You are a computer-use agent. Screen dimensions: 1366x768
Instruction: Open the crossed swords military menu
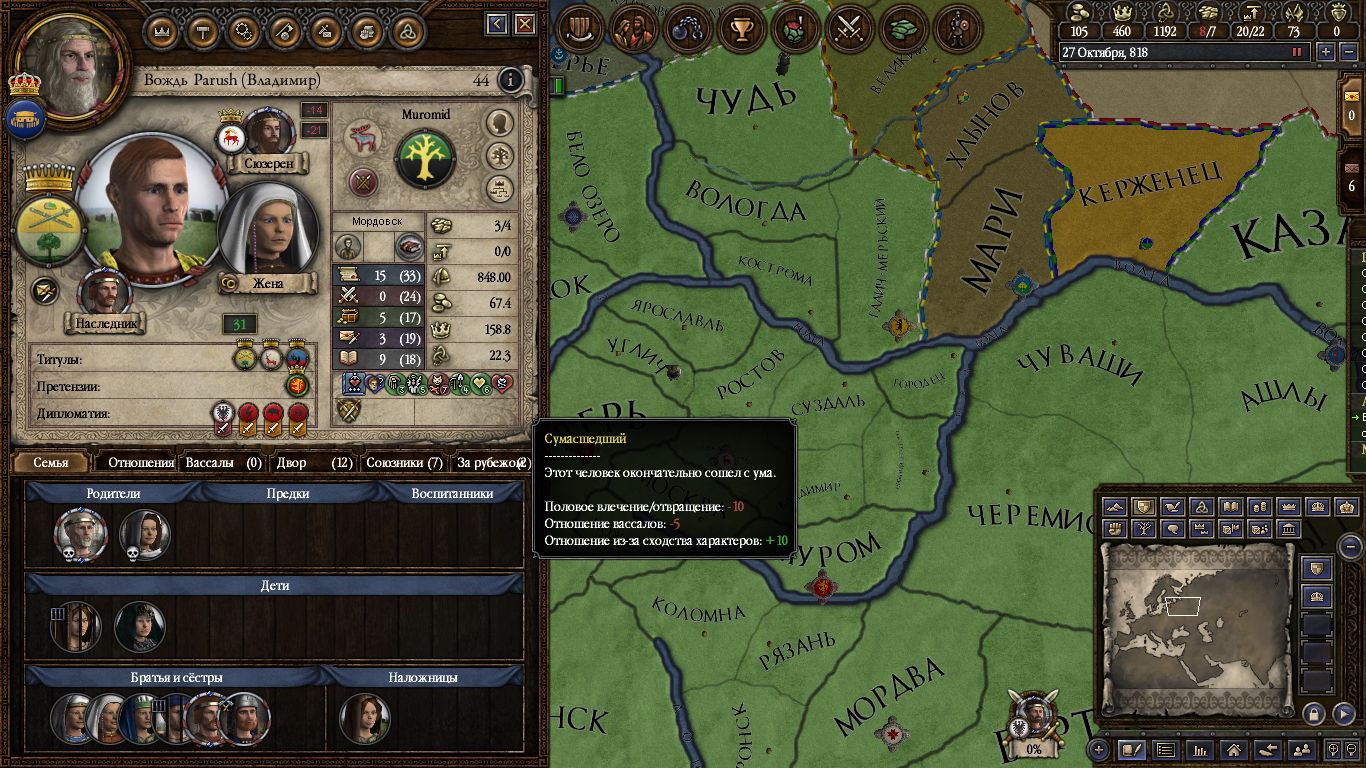pyautogui.click(x=850, y=29)
